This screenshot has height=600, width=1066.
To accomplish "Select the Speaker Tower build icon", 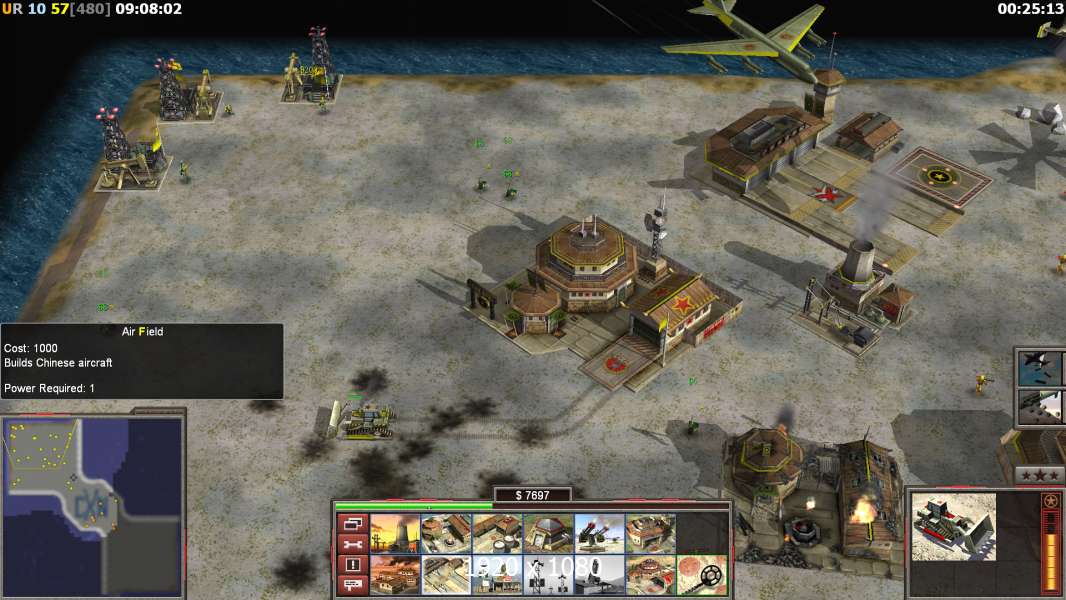I will 549,575.
